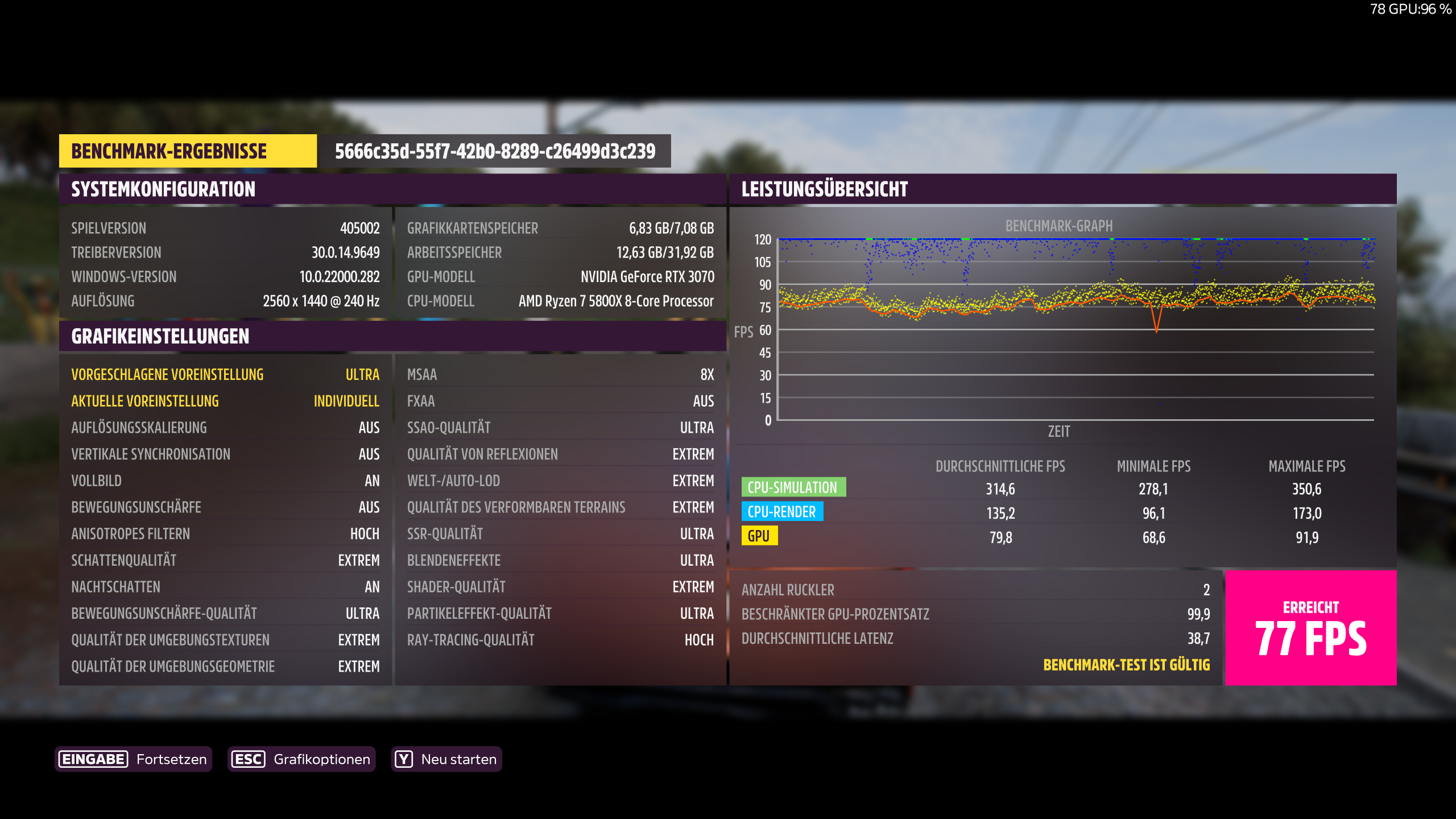Click Grafikoptionen to open graphics options
The height and width of the screenshot is (819, 1456).
322,759
